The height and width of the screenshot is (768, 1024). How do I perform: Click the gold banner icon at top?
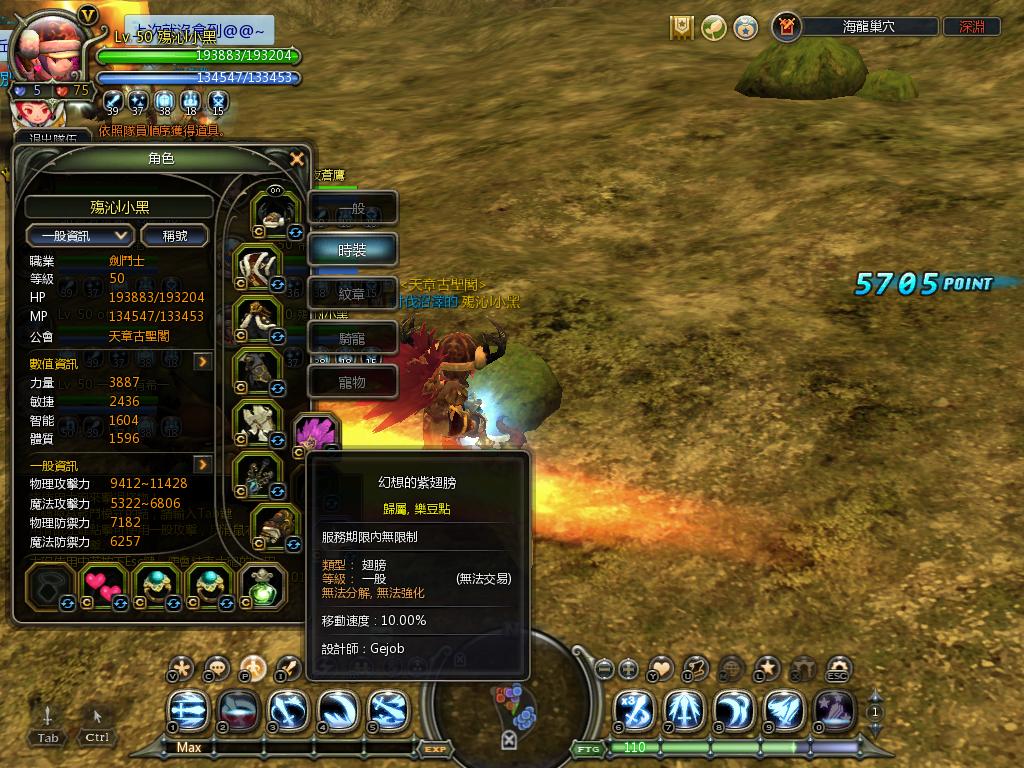[x=683, y=28]
